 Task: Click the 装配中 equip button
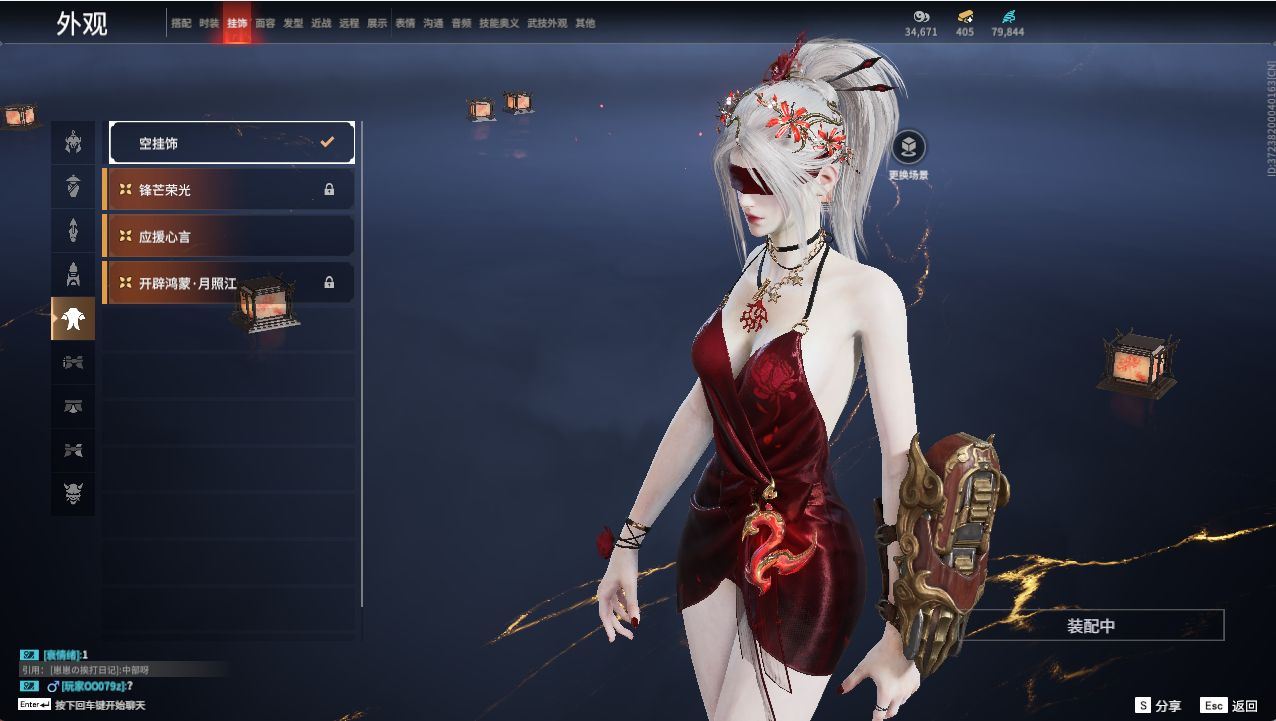click(x=1091, y=626)
